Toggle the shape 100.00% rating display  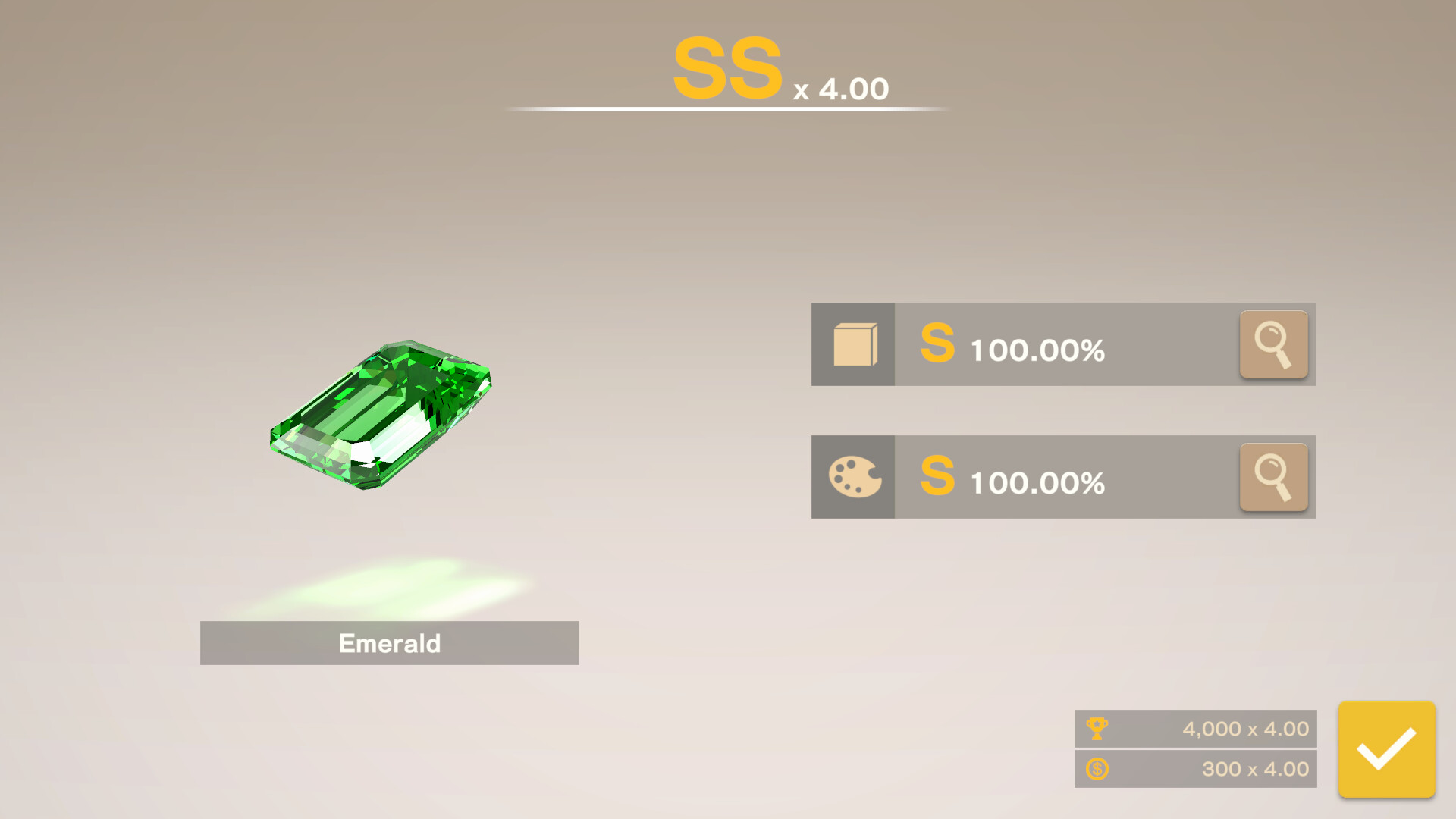(1037, 350)
